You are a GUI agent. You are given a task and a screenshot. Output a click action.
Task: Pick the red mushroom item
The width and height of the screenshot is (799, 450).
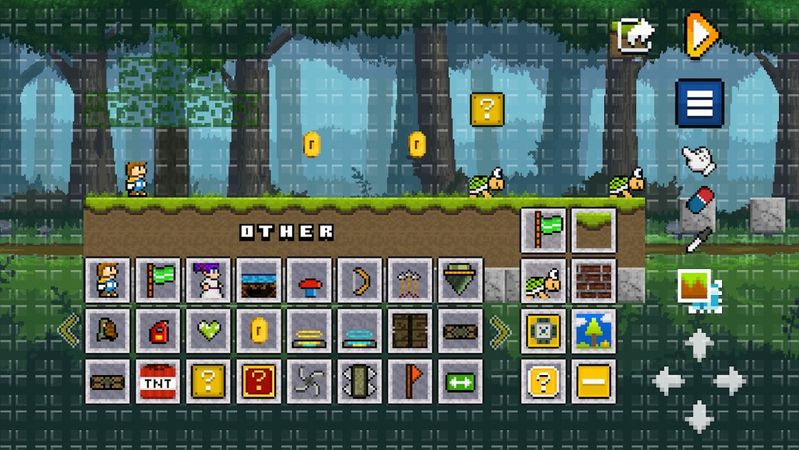(x=309, y=280)
